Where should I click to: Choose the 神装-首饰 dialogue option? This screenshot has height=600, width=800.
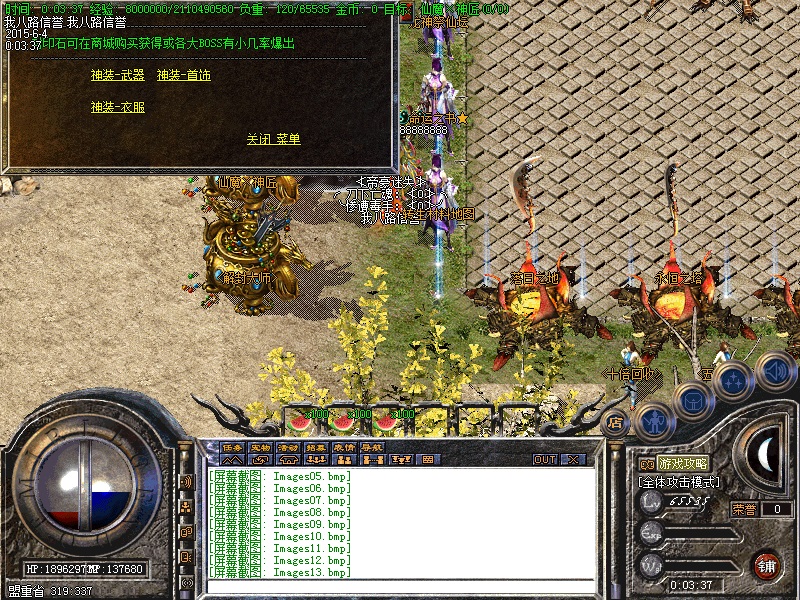coord(183,75)
